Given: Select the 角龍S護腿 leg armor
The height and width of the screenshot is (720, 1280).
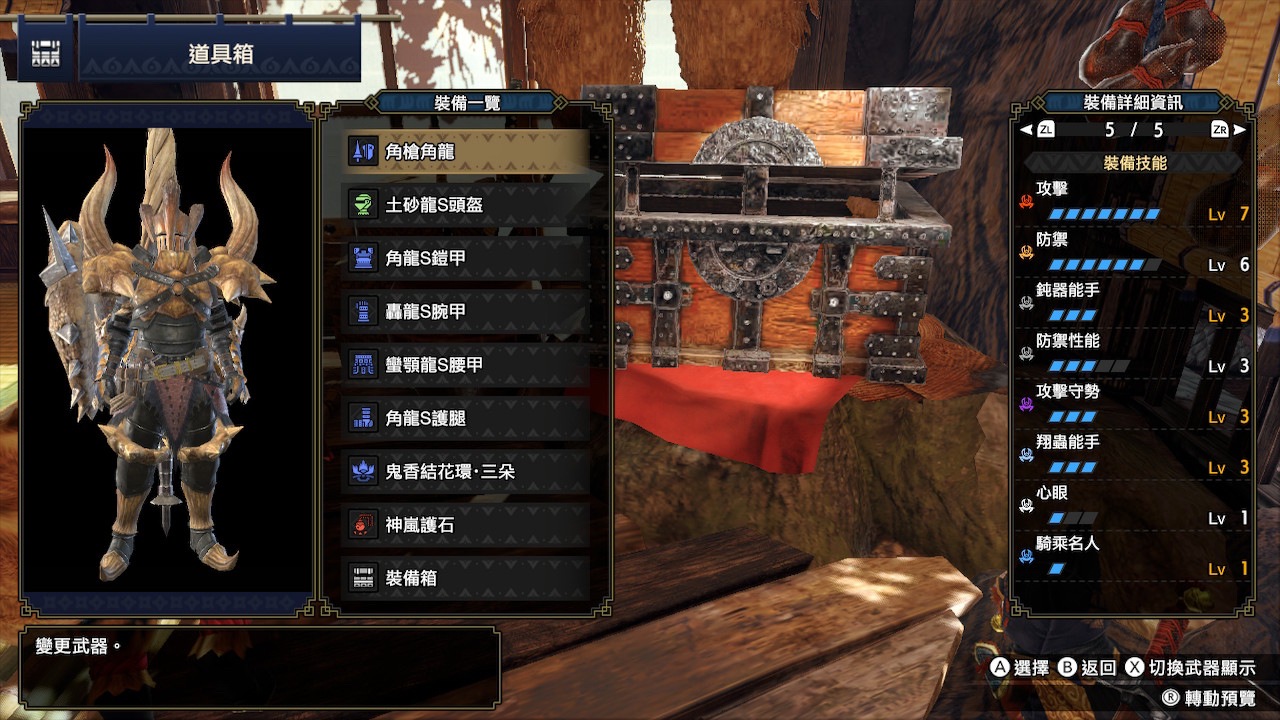Looking at the screenshot, I should (x=465, y=418).
